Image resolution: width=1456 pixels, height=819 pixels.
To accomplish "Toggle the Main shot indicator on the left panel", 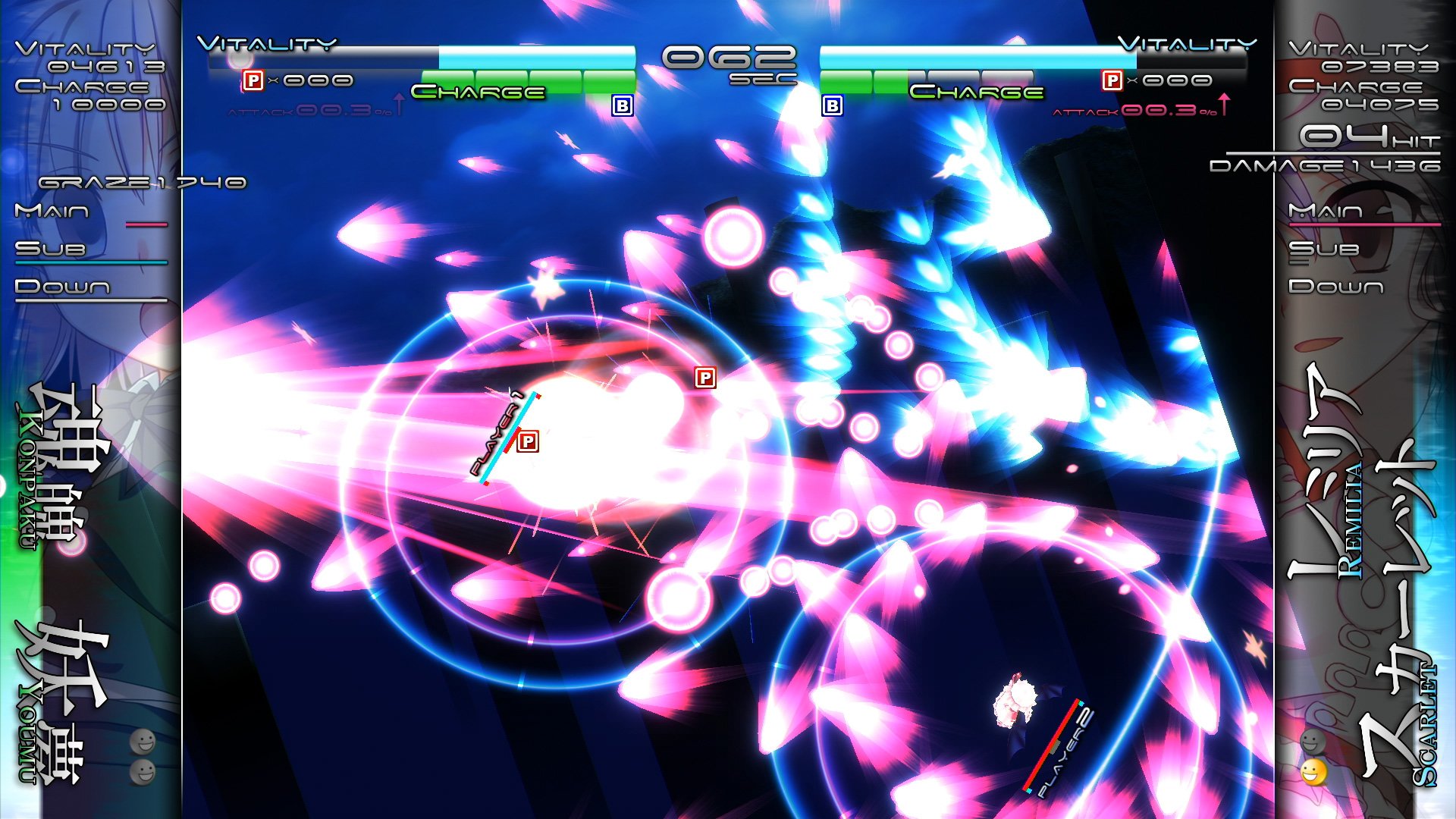I will tap(66, 213).
